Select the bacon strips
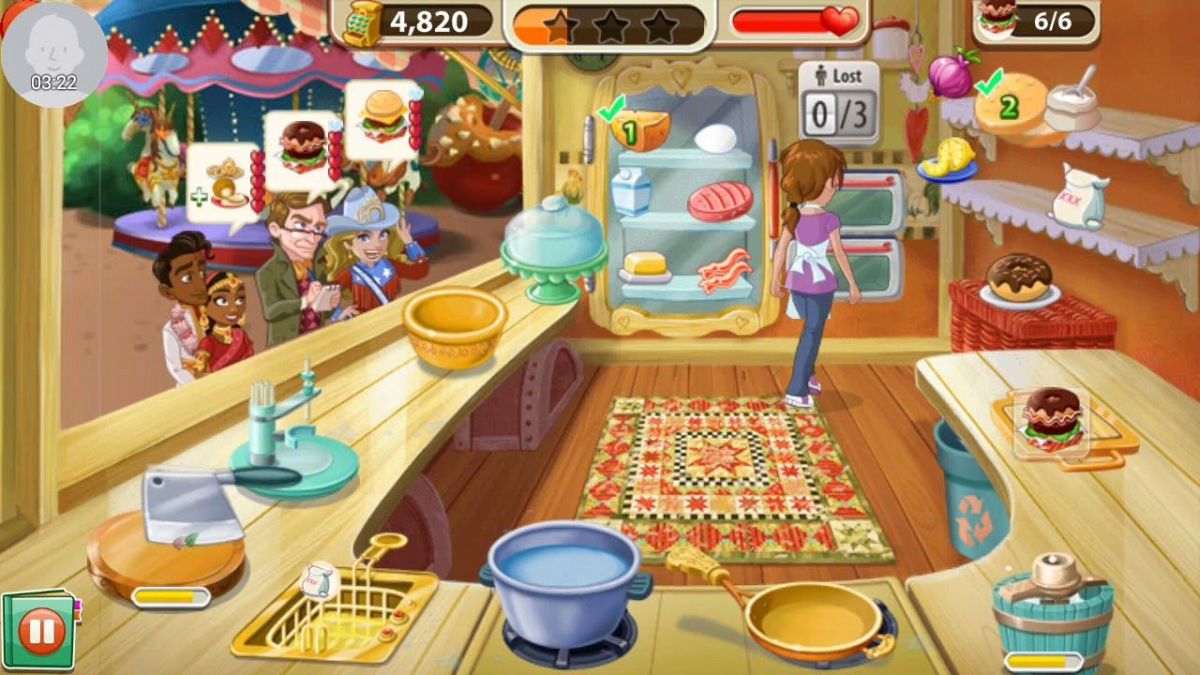 pyautogui.click(x=723, y=270)
